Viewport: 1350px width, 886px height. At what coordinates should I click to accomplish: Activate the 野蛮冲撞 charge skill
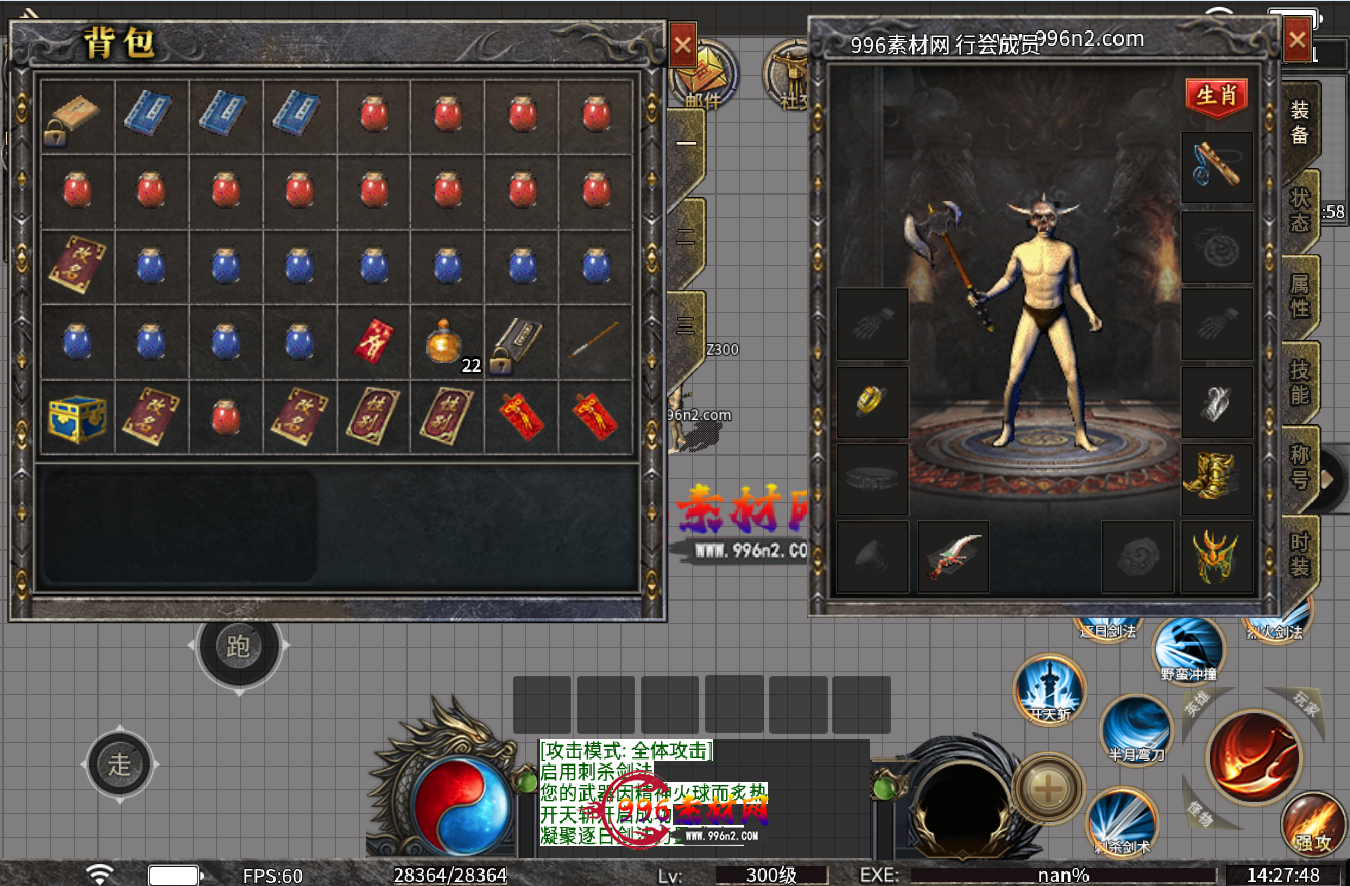pyautogui.click(x=1189, y=647)
